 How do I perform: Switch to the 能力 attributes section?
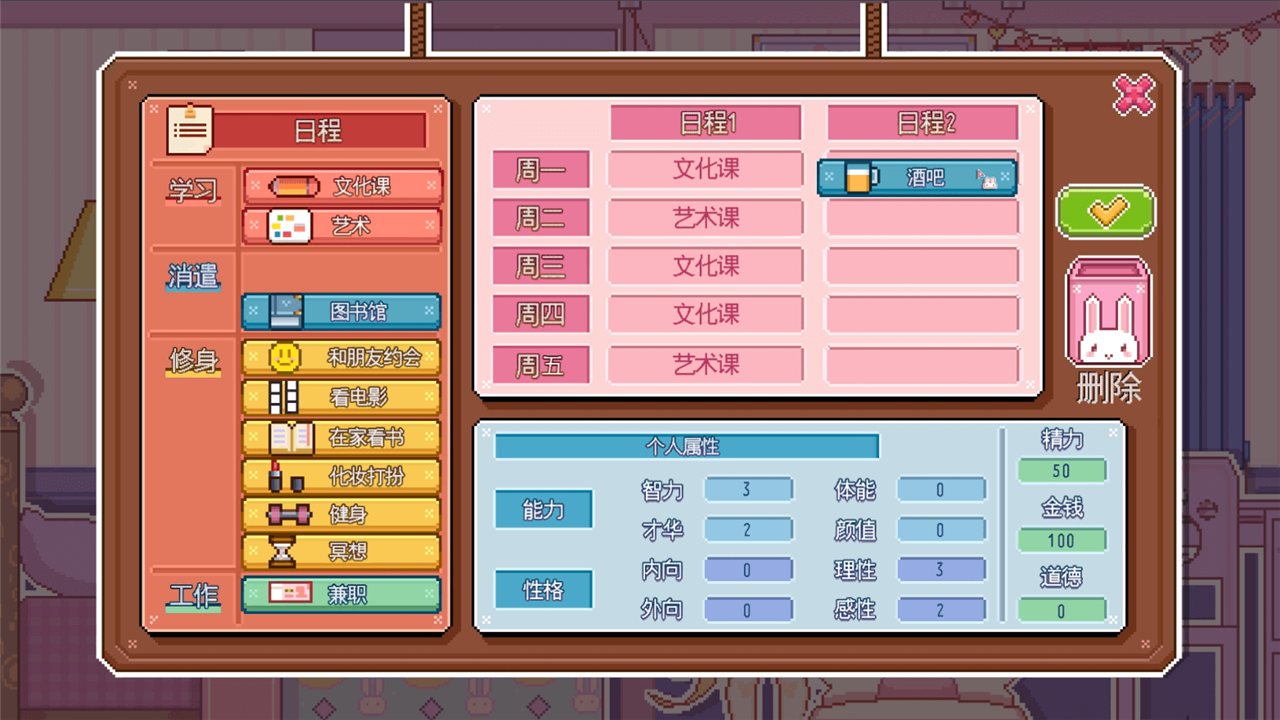click(x=543, y=509)
